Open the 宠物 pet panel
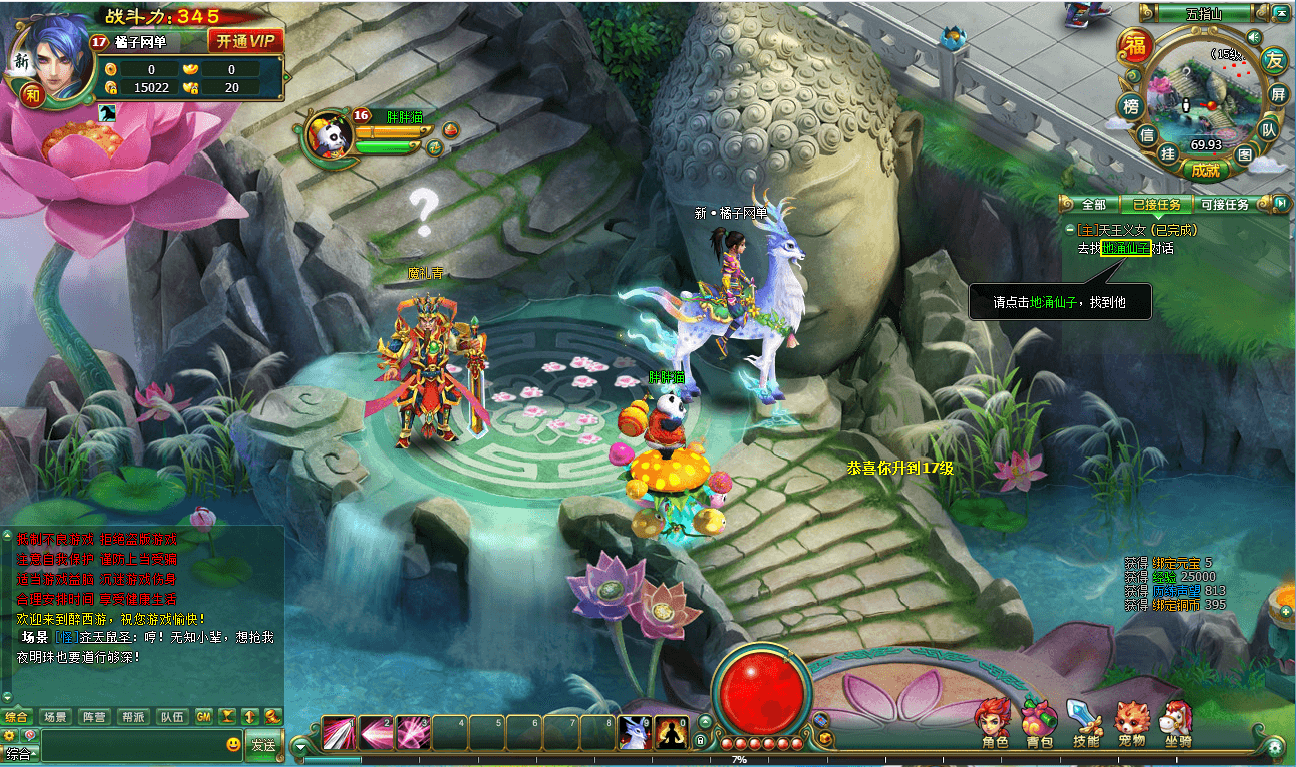The width and height of the screenshot is (1296, 767). pos(1131,723)
